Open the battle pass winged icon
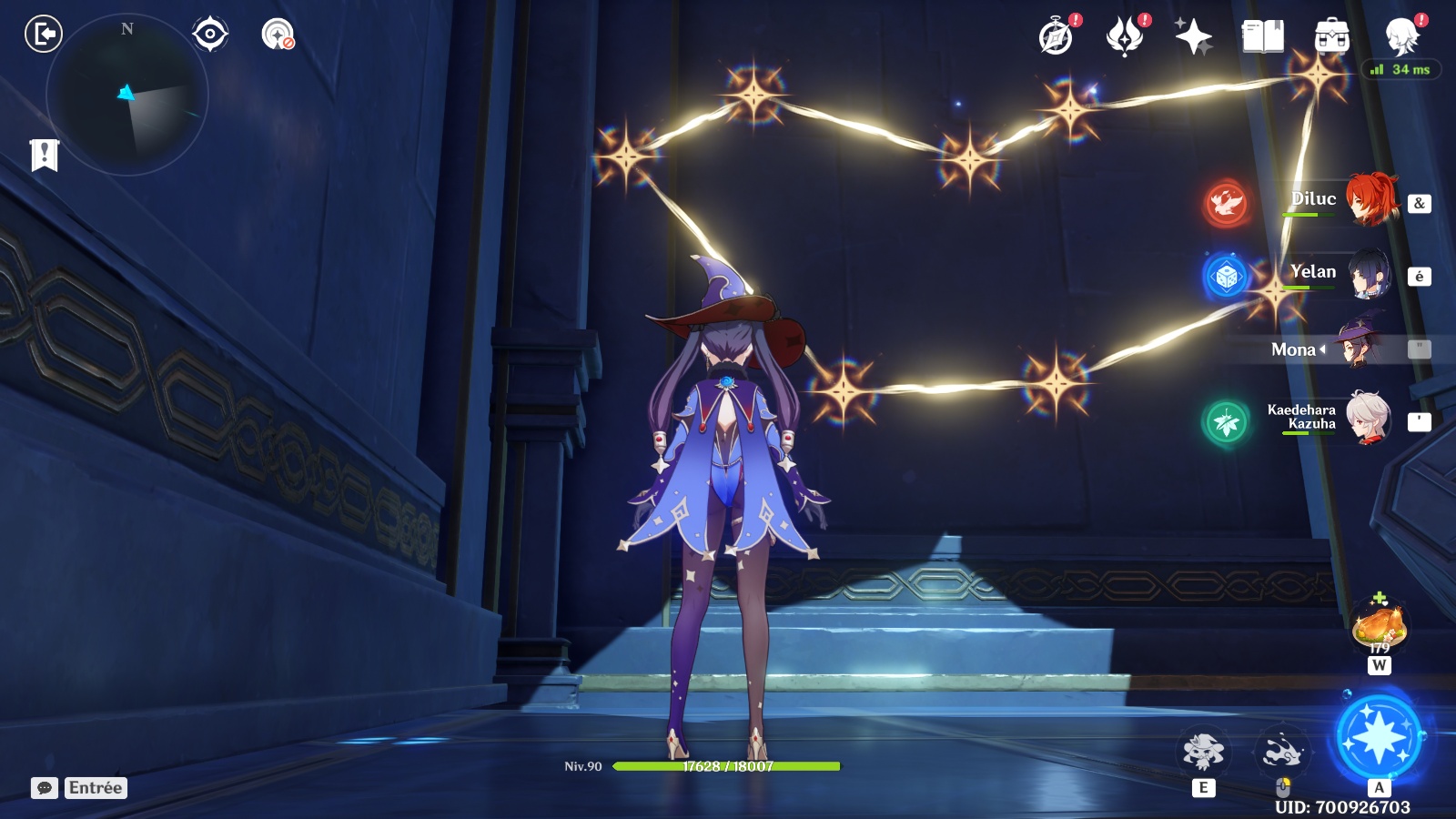1456x819 pixels. click(x=1125, y=37)
